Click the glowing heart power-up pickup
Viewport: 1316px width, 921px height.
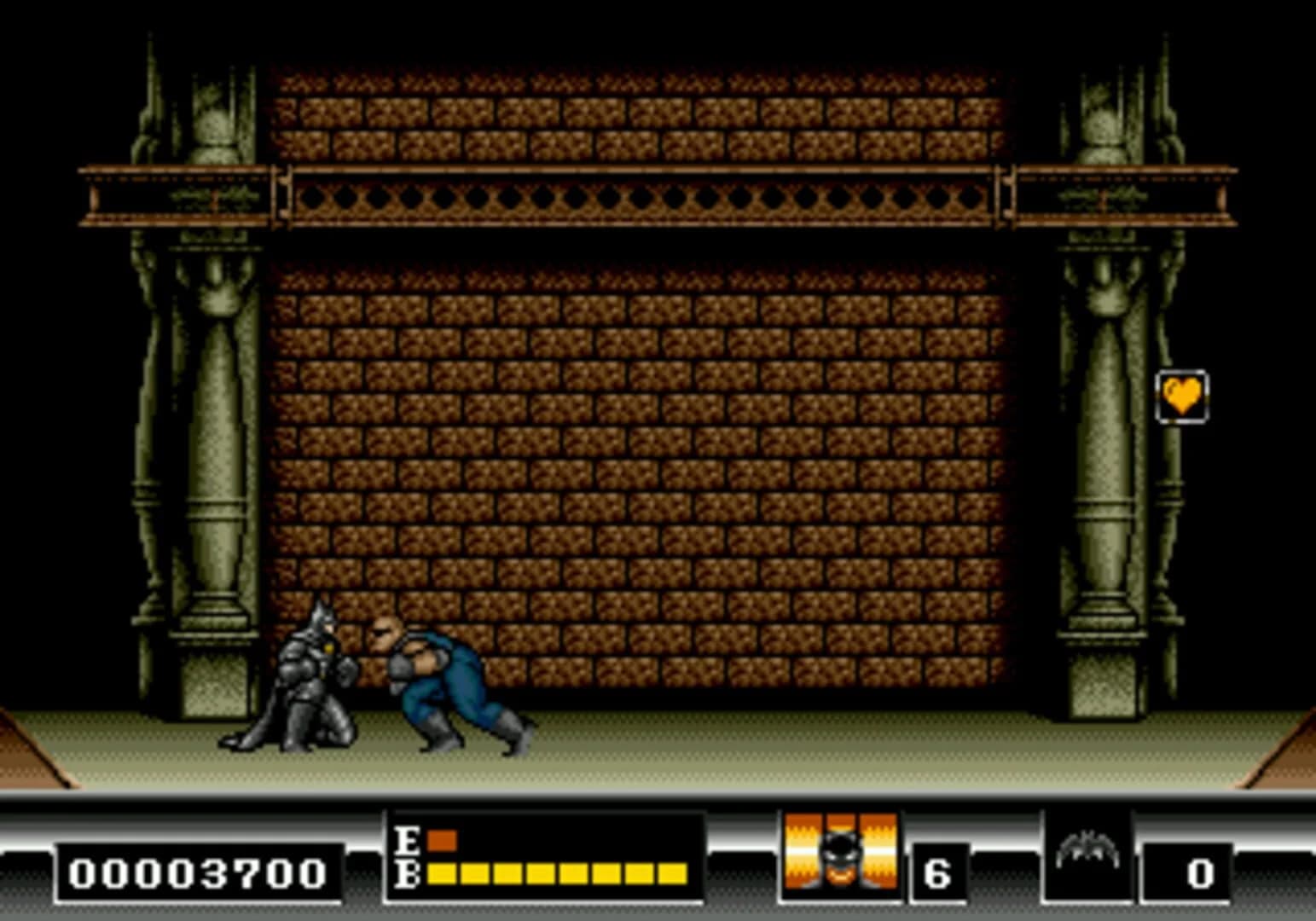(1181, 394)
